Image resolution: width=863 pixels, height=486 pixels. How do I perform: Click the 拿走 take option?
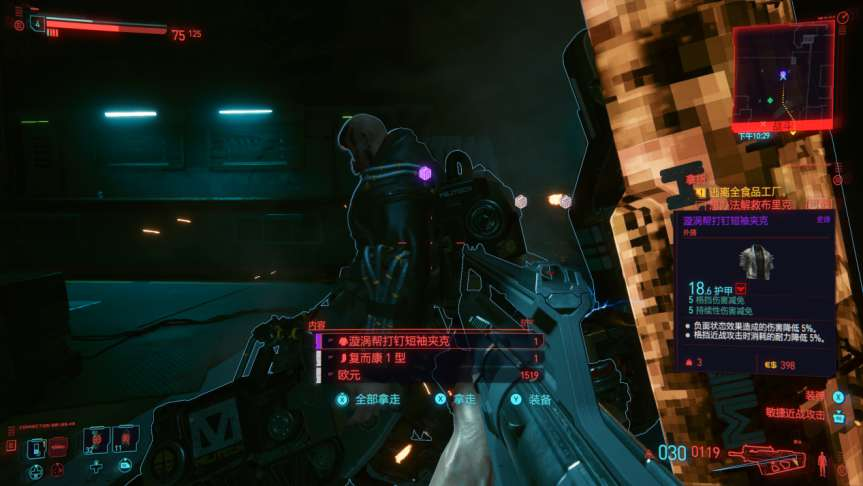pos(463,398)
